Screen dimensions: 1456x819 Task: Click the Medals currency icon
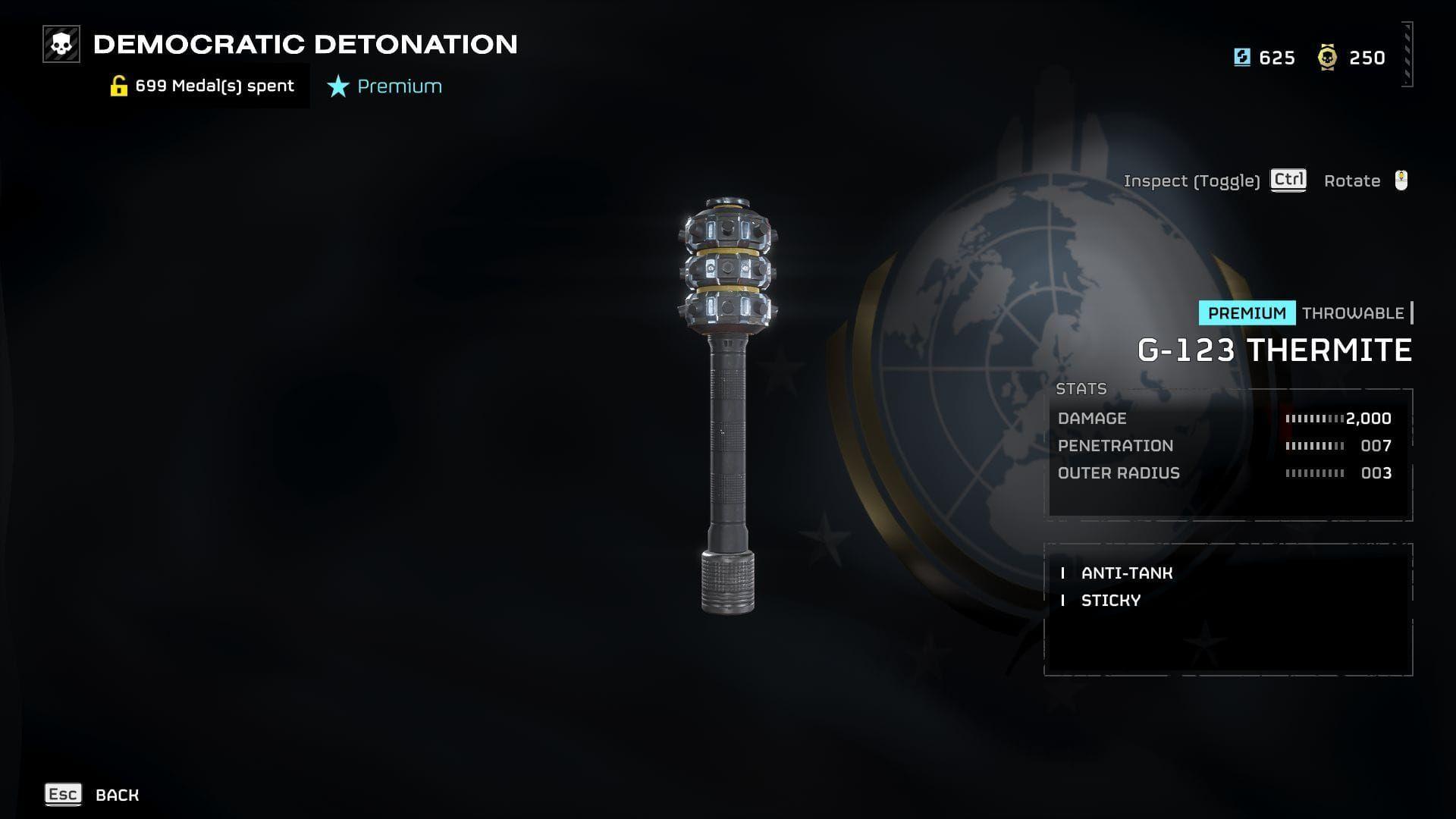coord(1326,58)
